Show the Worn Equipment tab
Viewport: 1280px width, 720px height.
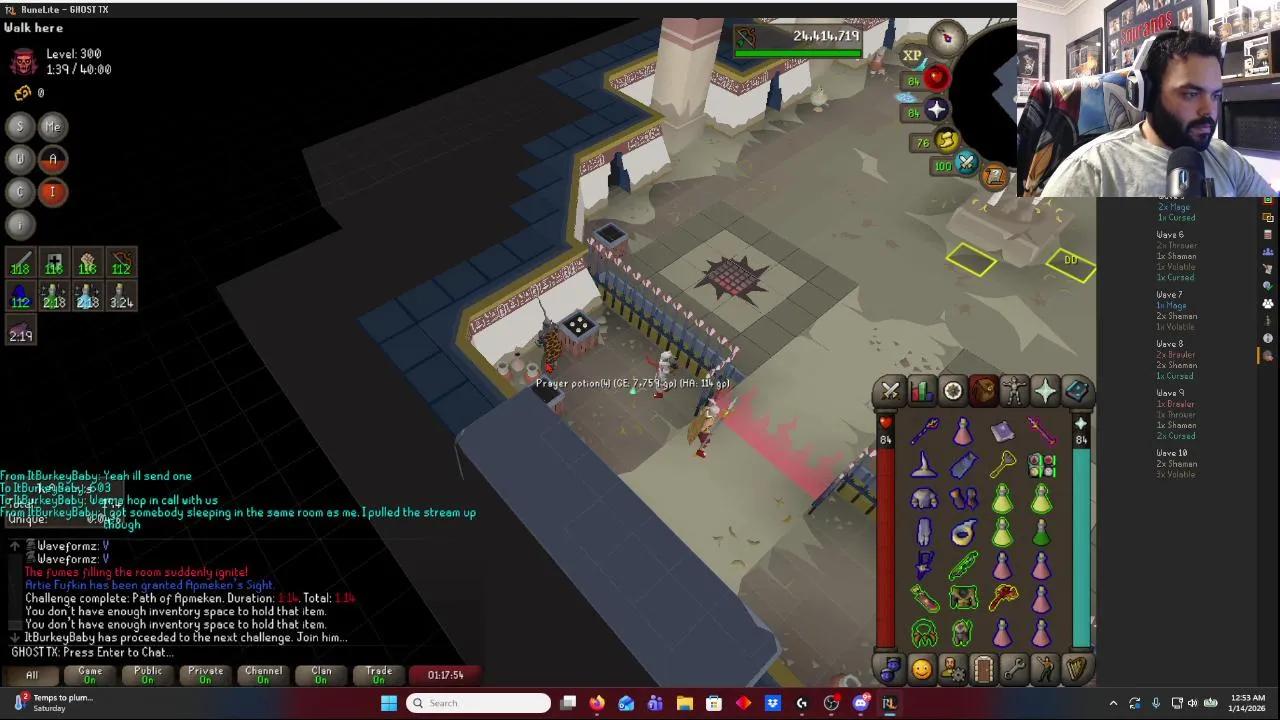click(1014, 391)
